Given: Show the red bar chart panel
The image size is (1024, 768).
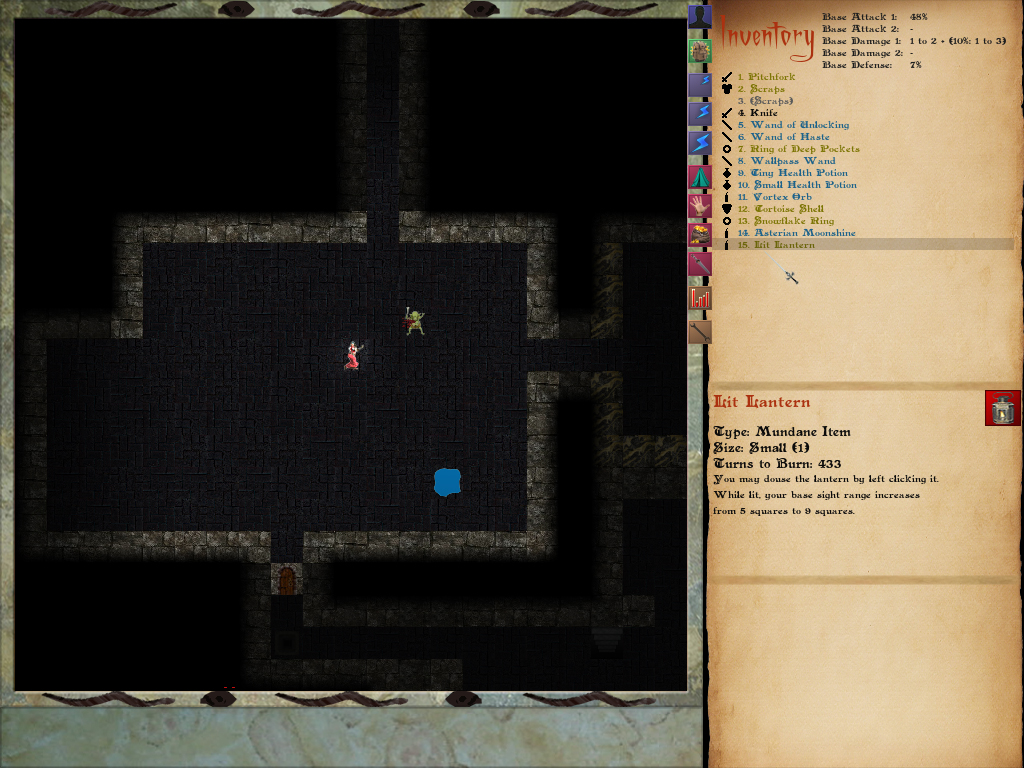Looking at the screenshot, I should pyautogui.click(x=700, y=297).
